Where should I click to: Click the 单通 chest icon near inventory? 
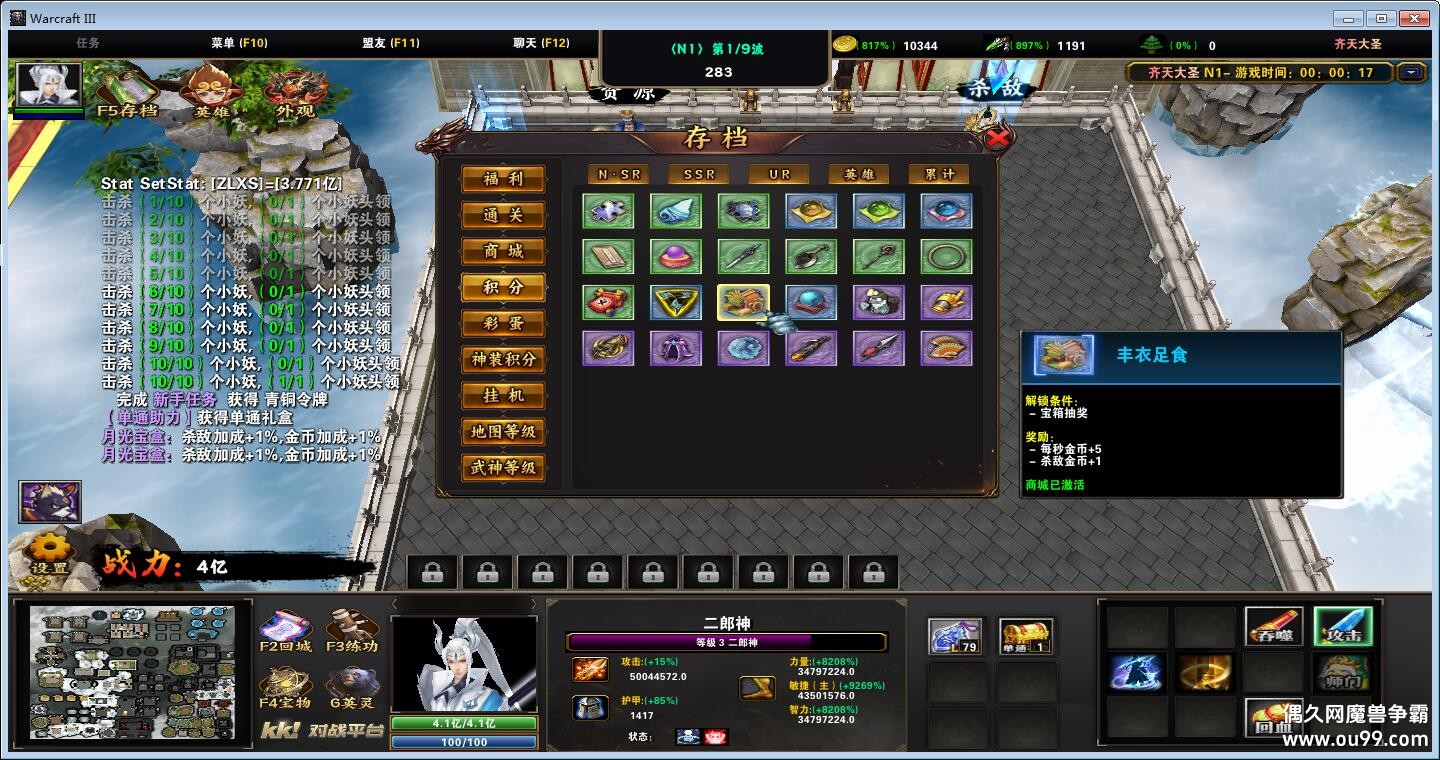[1024, 636]
